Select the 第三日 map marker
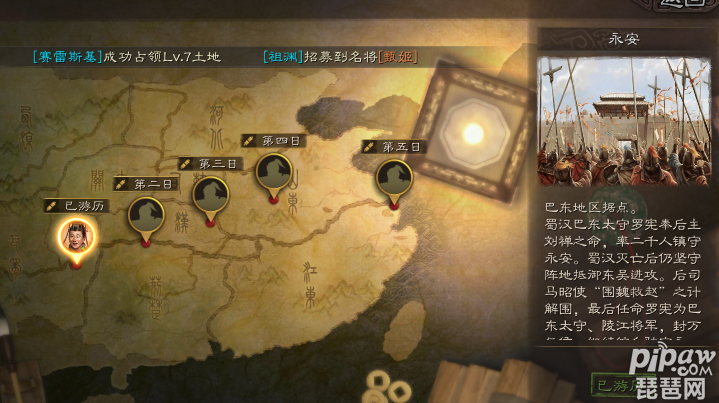The width and height of the screenshot is (719, 403). click(x=211, y=195)
